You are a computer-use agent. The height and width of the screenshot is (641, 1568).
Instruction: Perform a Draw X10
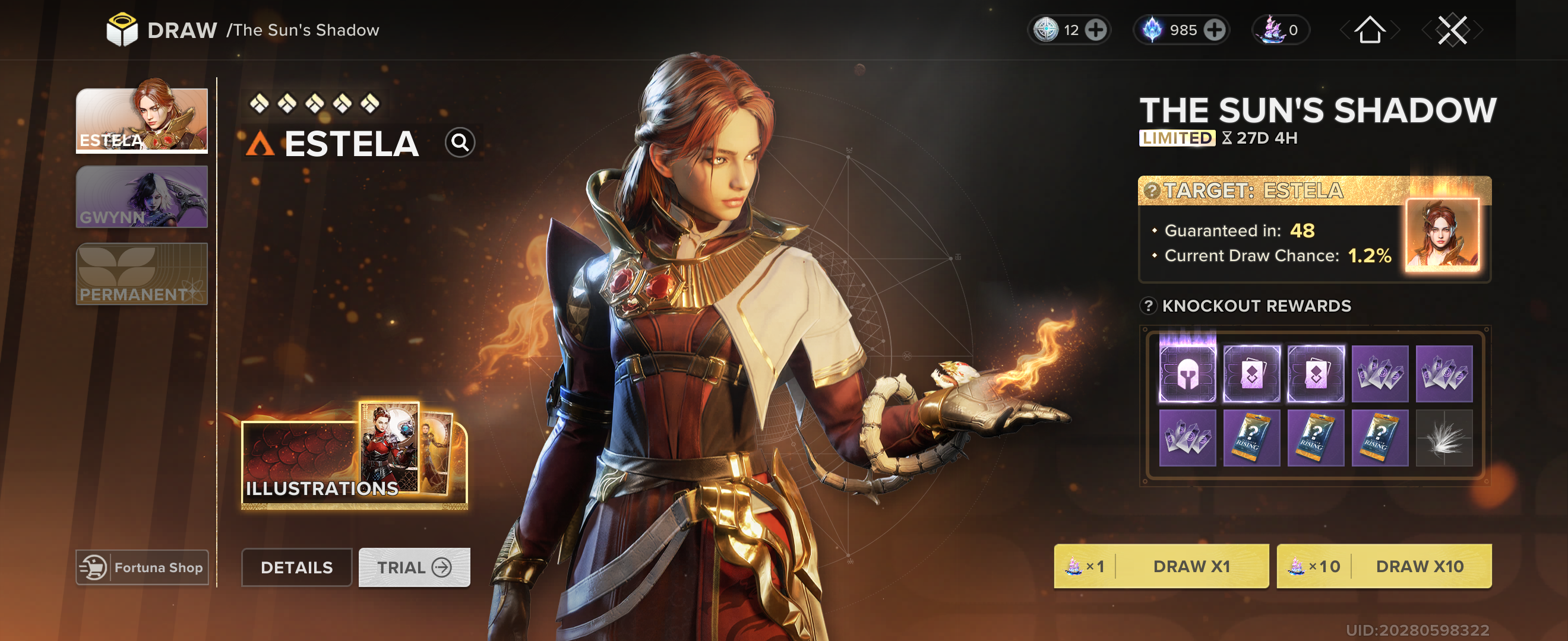1383,566
